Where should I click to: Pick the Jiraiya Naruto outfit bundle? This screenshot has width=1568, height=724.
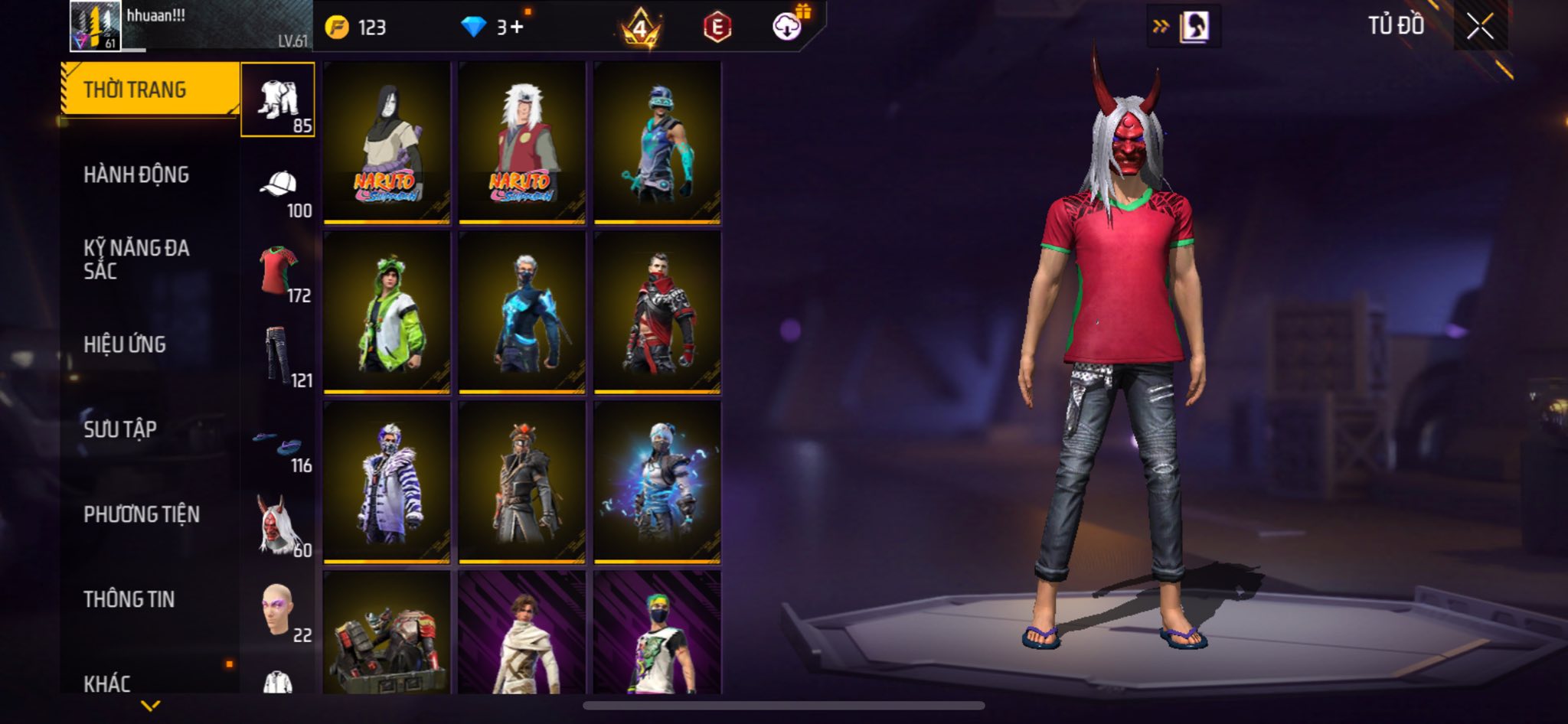click(521, 142)
